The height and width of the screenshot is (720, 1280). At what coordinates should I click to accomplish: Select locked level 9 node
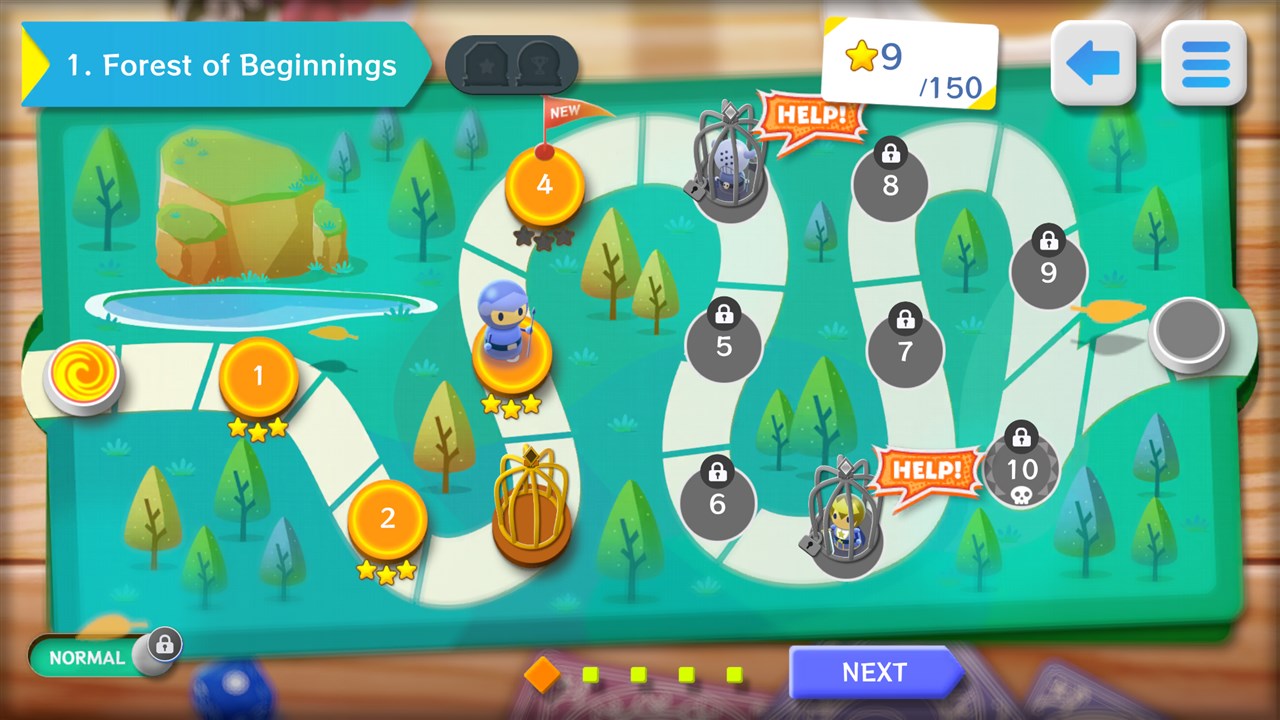click(x=1048, y=271)
